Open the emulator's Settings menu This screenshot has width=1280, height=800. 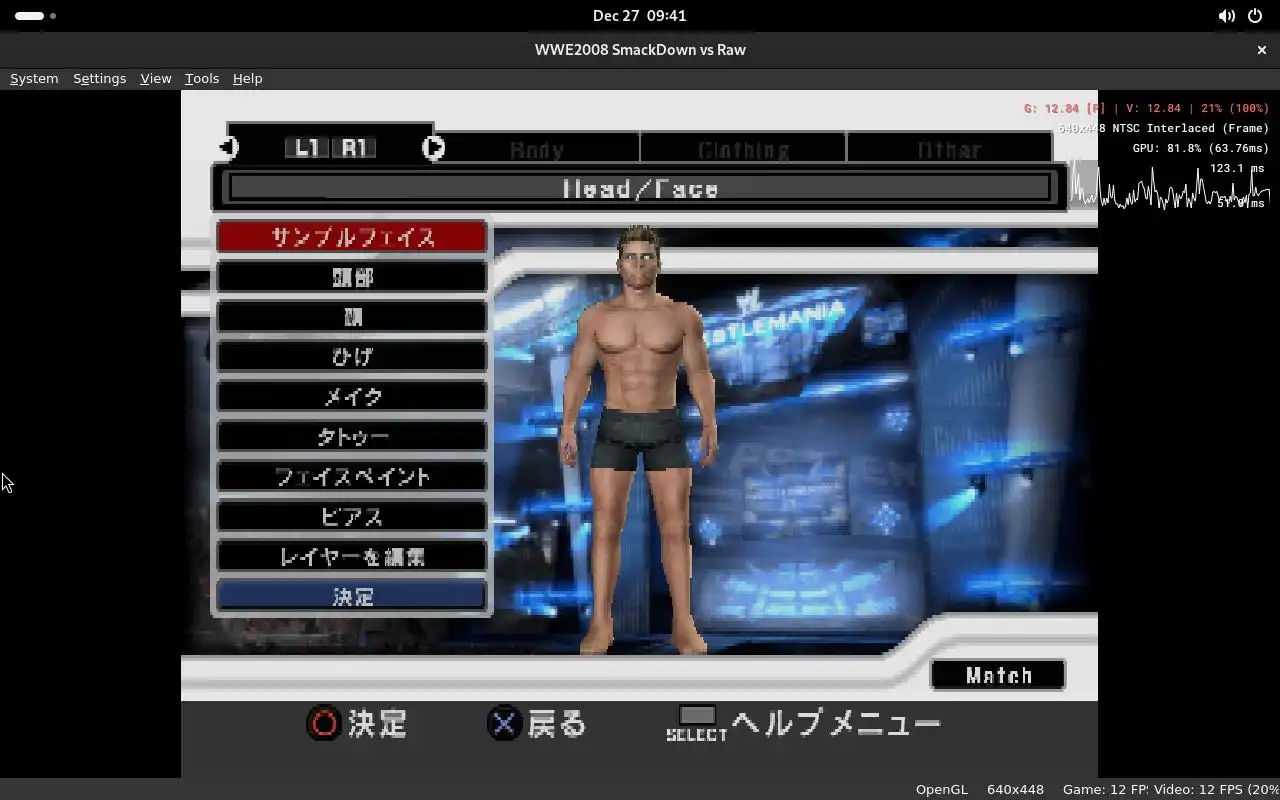tap(99, 78)
